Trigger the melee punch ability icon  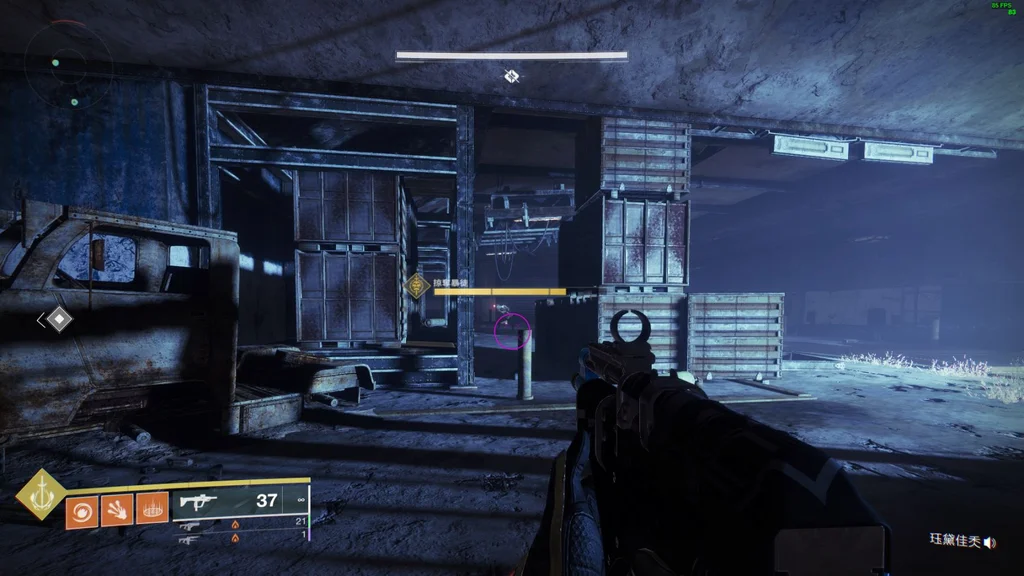[x=117, y=512]
